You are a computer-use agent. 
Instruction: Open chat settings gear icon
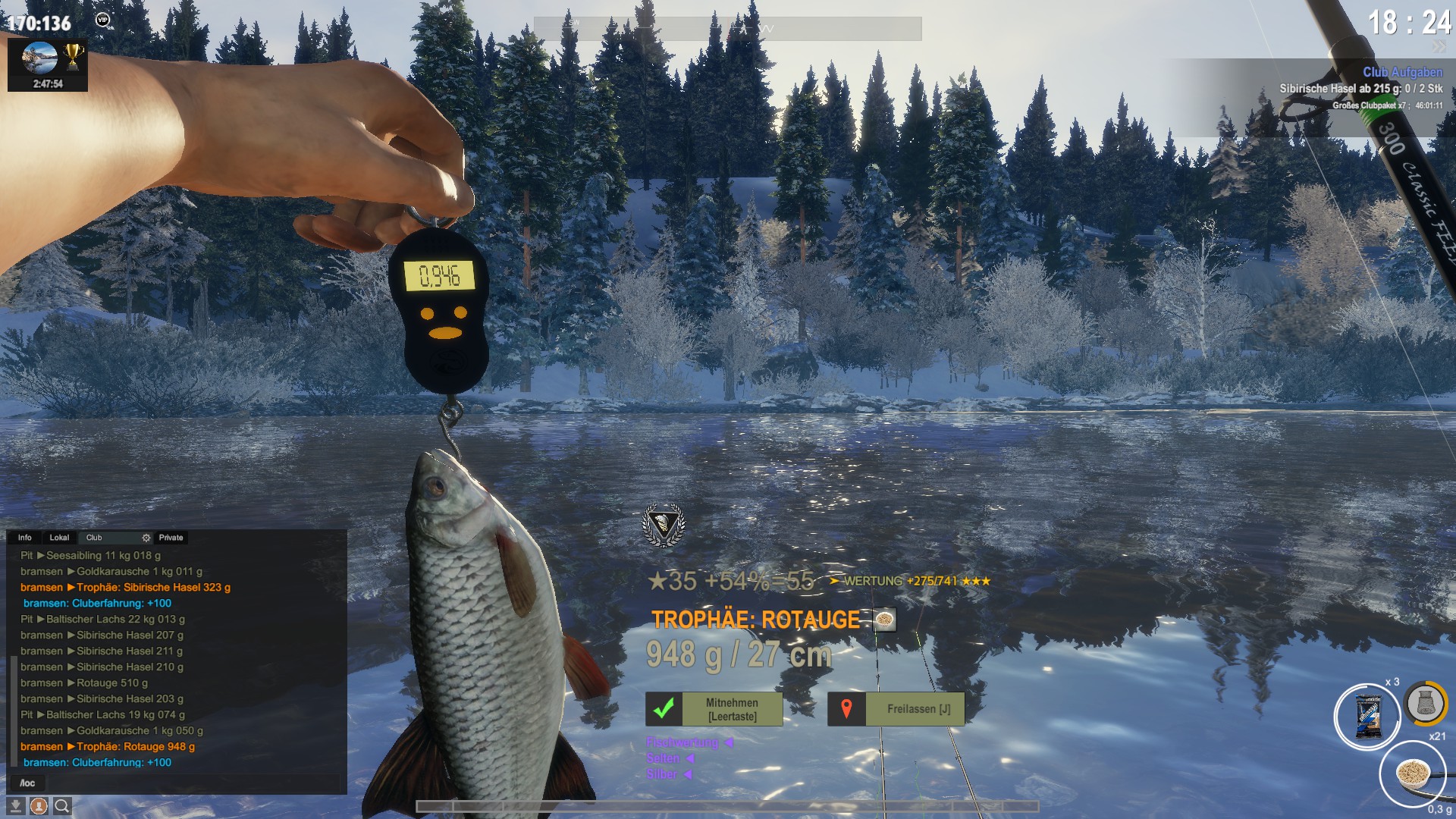click(146, 538)
